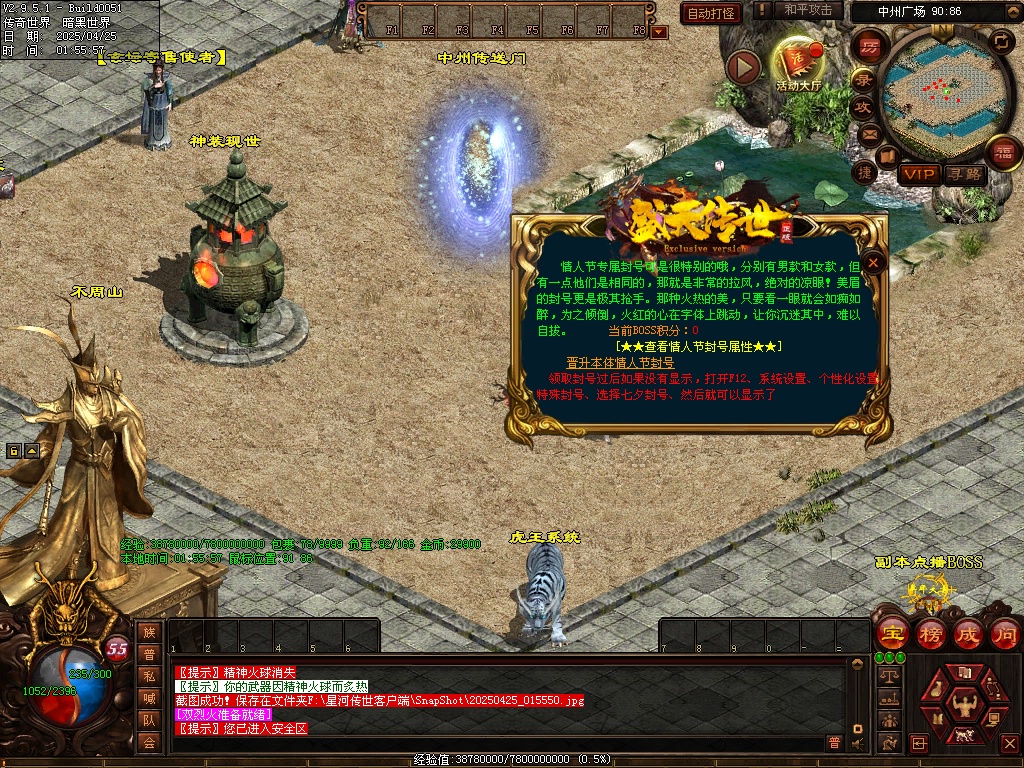Viewport: 1024px width, 768px height.
Task: Open the mail envelope icon
Action: 869,133
